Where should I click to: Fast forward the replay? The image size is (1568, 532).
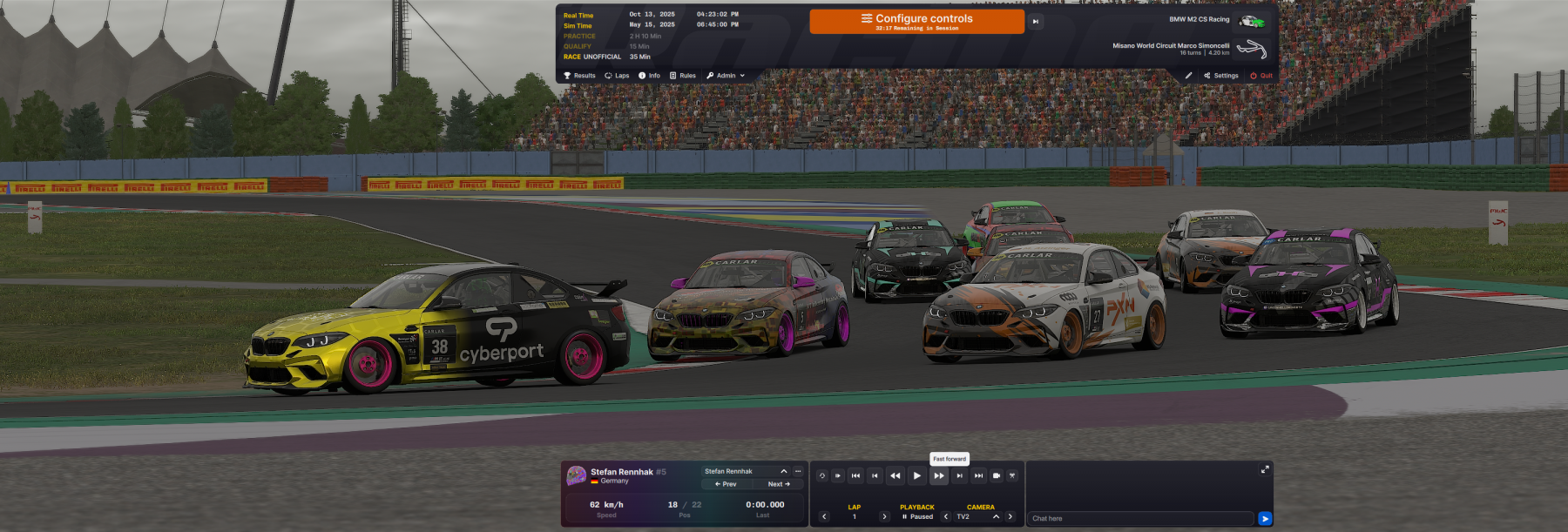pos(938,475)
